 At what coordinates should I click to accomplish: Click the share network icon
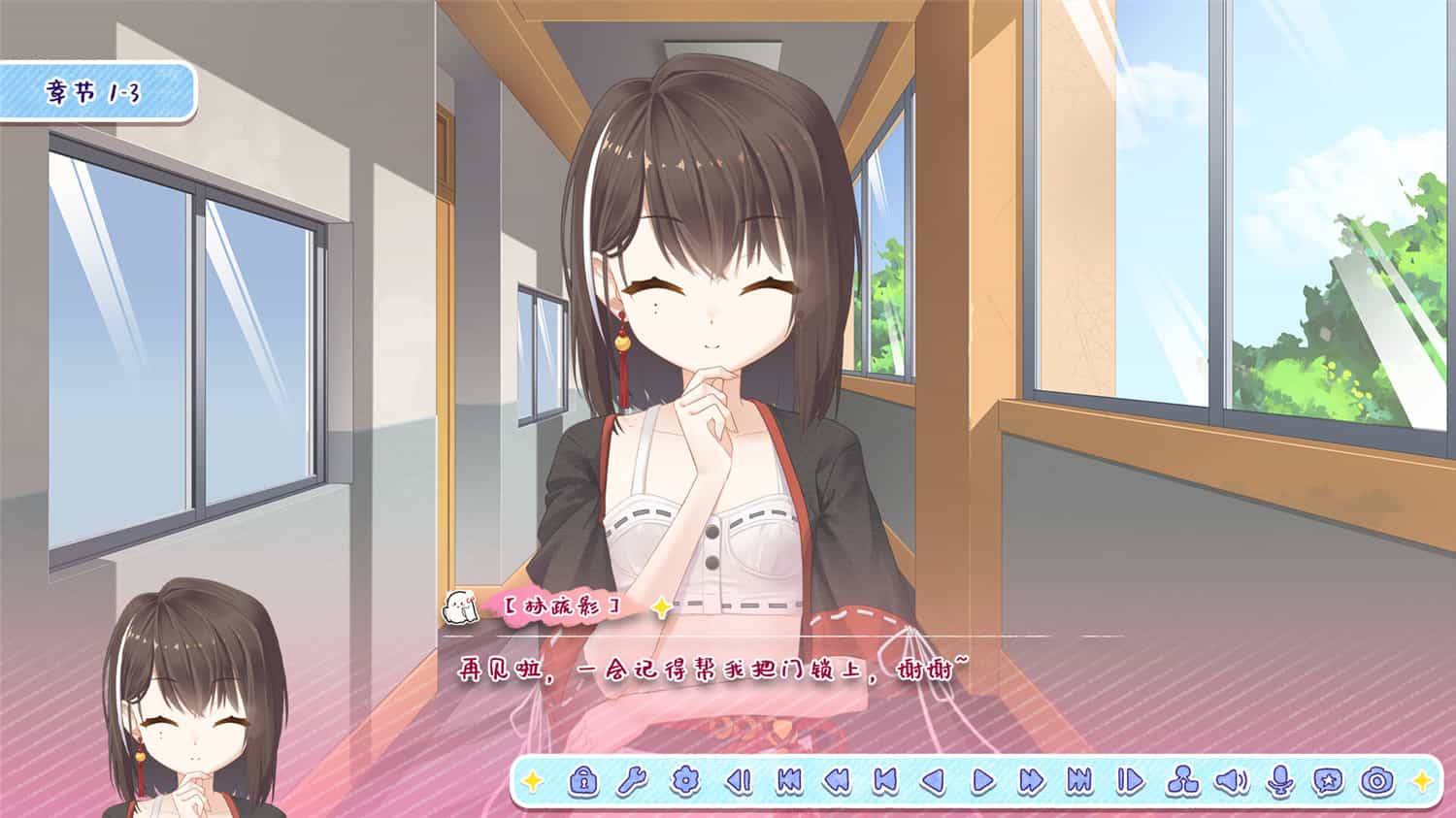coord(1185,778)
